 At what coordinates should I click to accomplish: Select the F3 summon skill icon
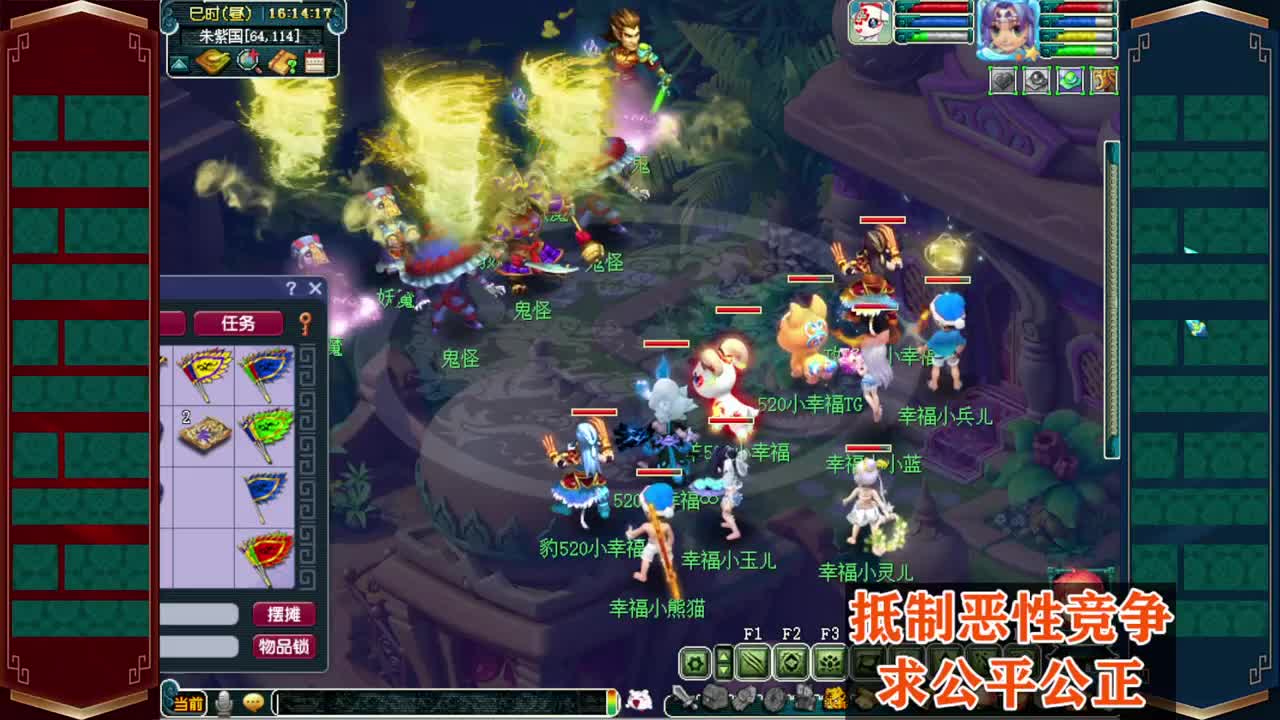click(830, 662)
